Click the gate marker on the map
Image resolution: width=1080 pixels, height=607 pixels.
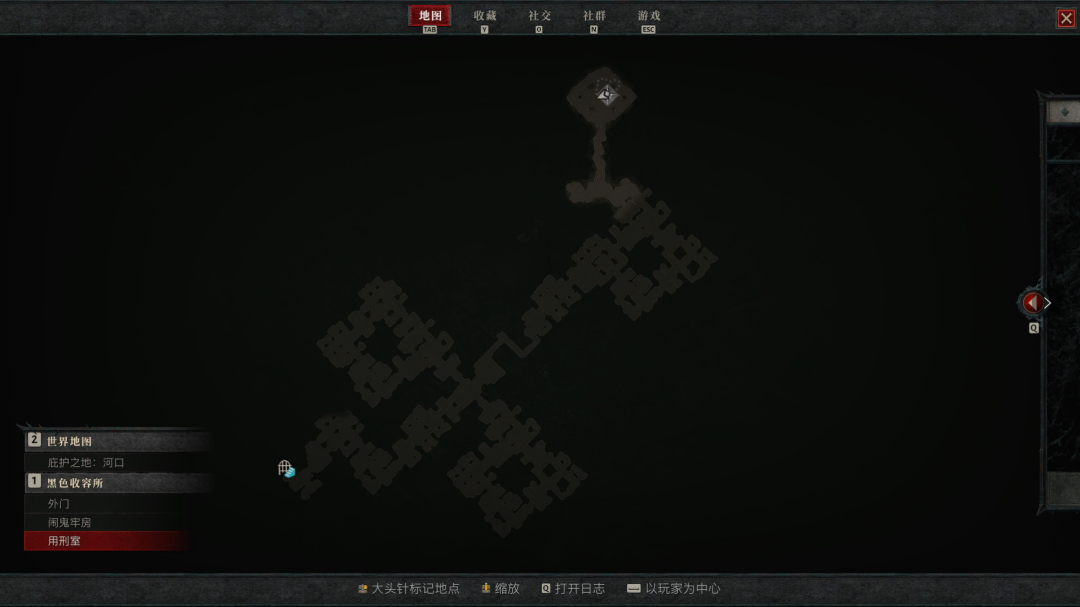click(x=286, y=468)
